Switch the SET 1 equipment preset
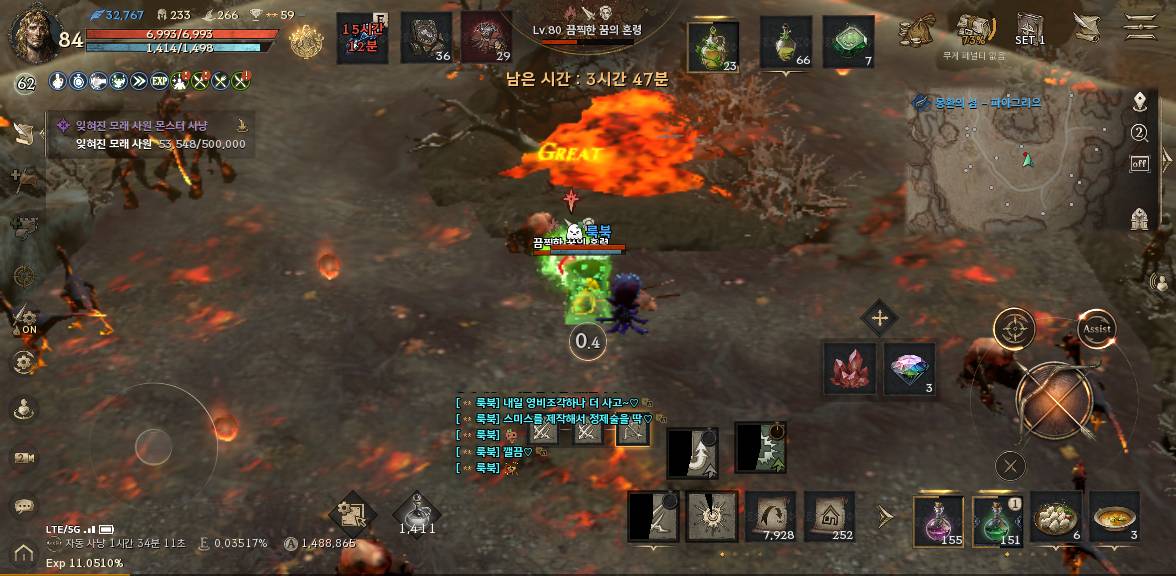1176x576 pixels. [x=1030, y=28]
